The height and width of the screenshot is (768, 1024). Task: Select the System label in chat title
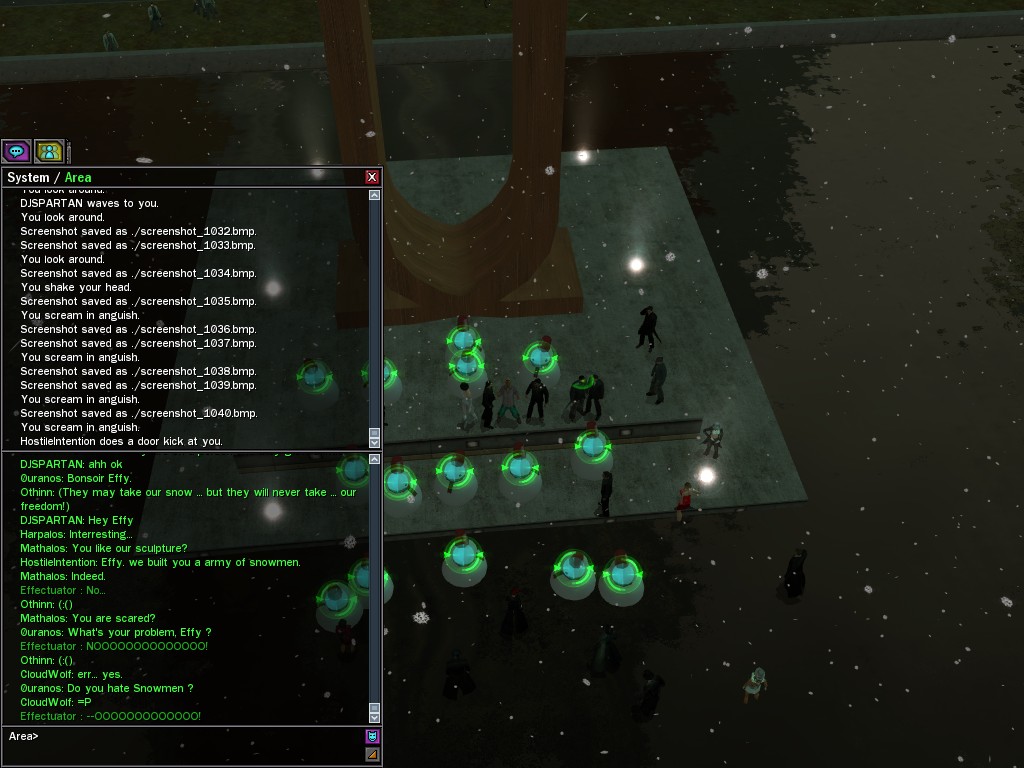pyautogui.click(x=28, y=178)
